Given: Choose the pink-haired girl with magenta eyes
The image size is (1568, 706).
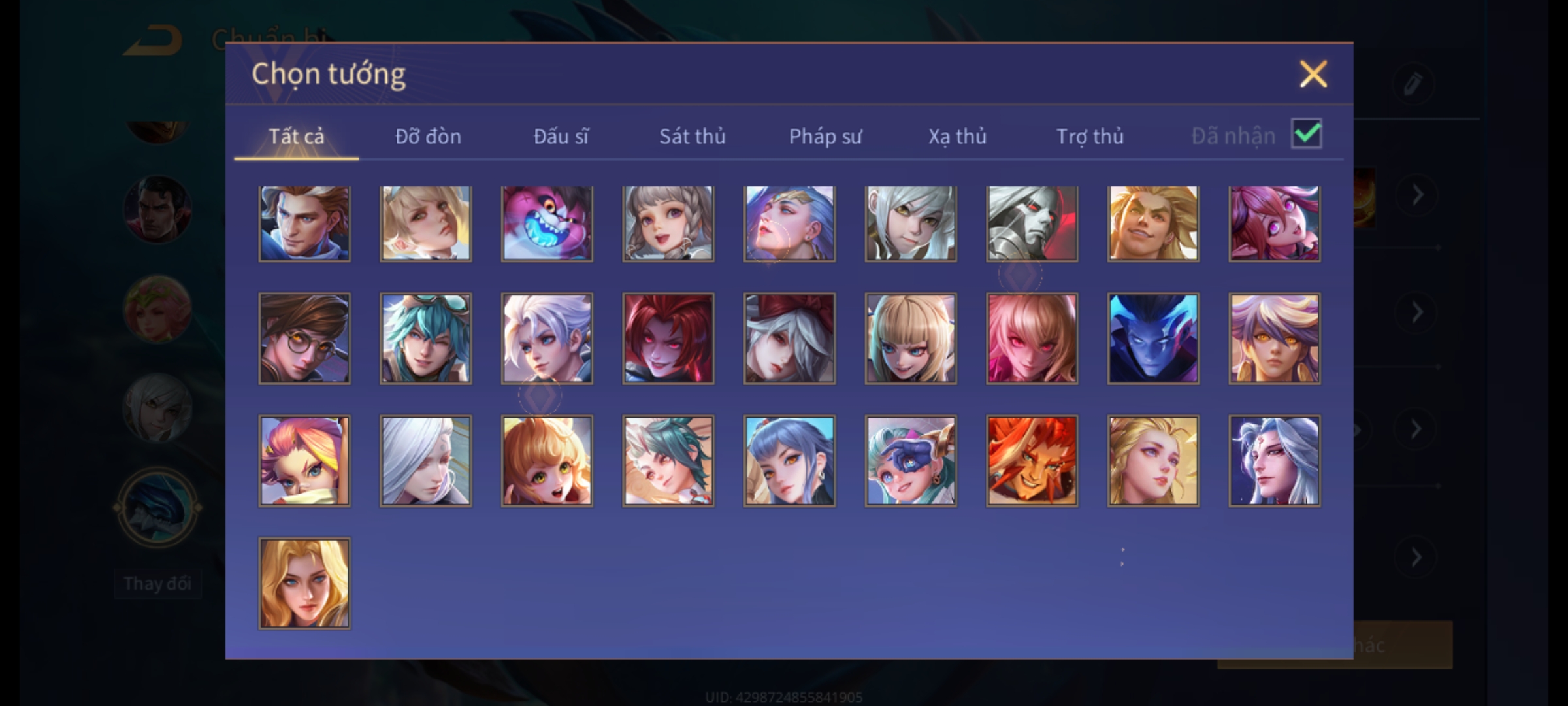Looking at the screenshot, I should point(1274,224).
